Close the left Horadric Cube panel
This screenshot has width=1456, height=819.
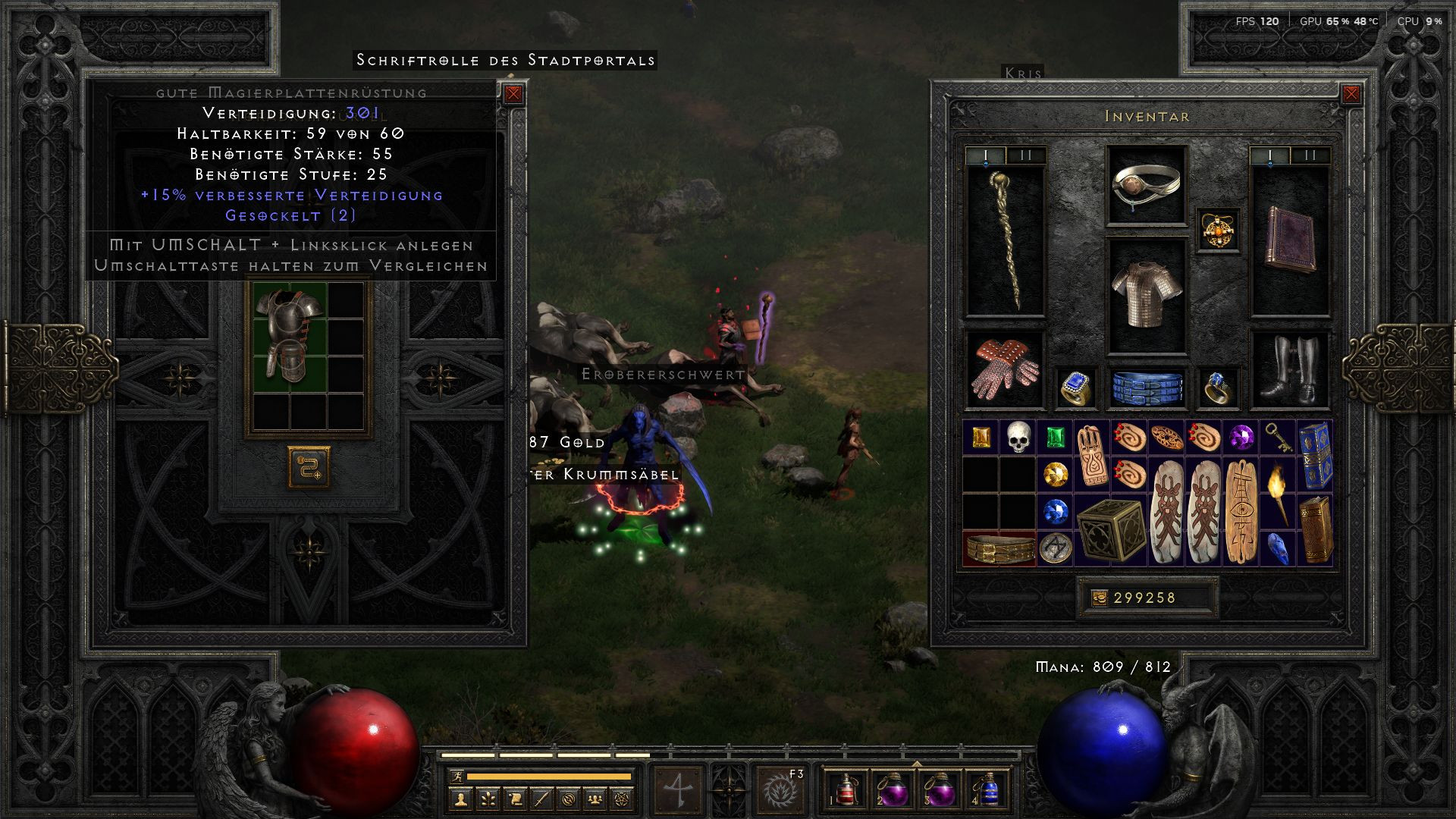(x=513, y=94)
